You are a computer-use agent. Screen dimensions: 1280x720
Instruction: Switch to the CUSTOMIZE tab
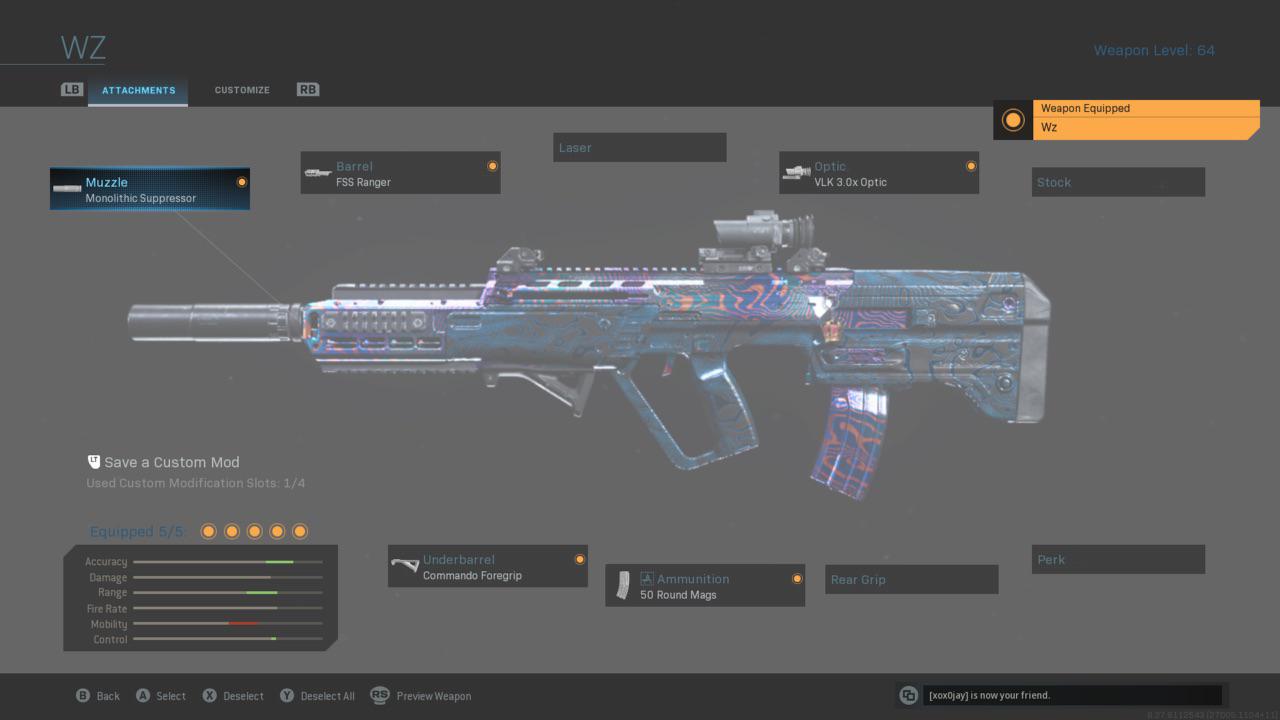click(x=241, y=89)
